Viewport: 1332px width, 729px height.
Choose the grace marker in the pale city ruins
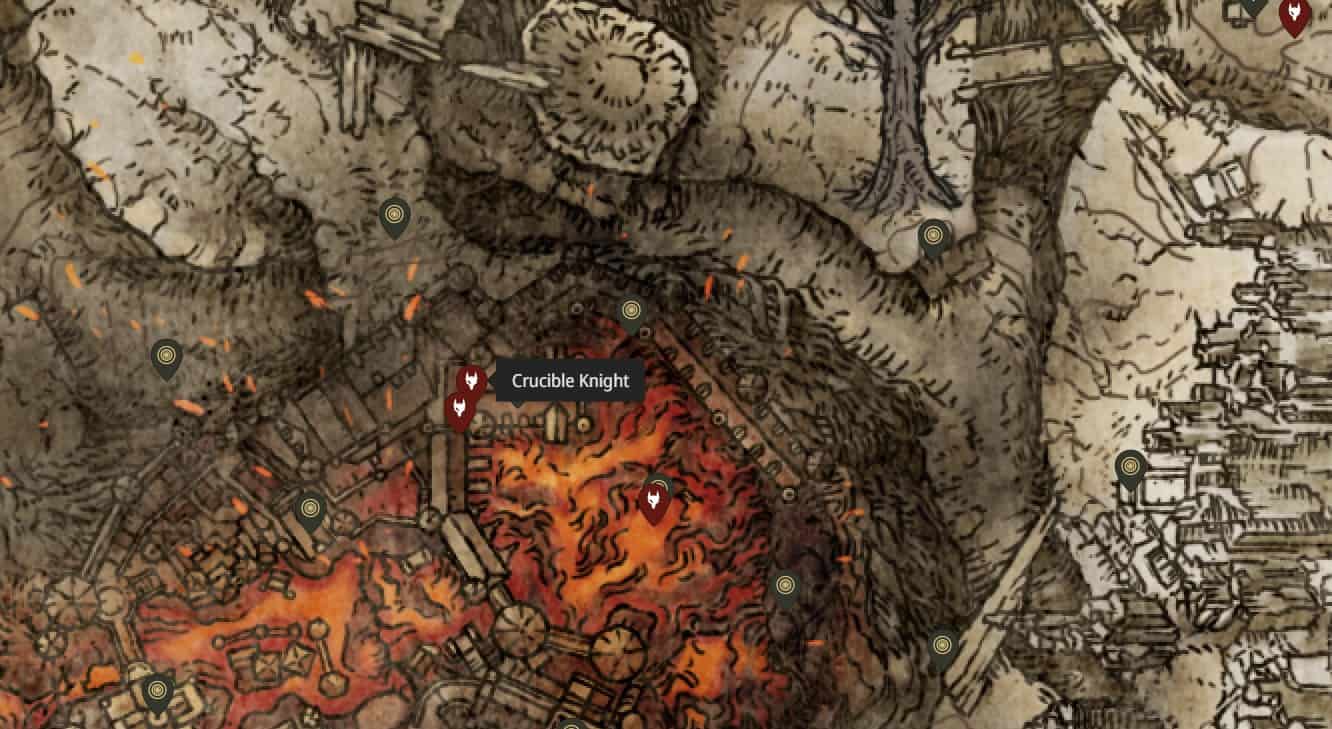[x=1130, y=468]
